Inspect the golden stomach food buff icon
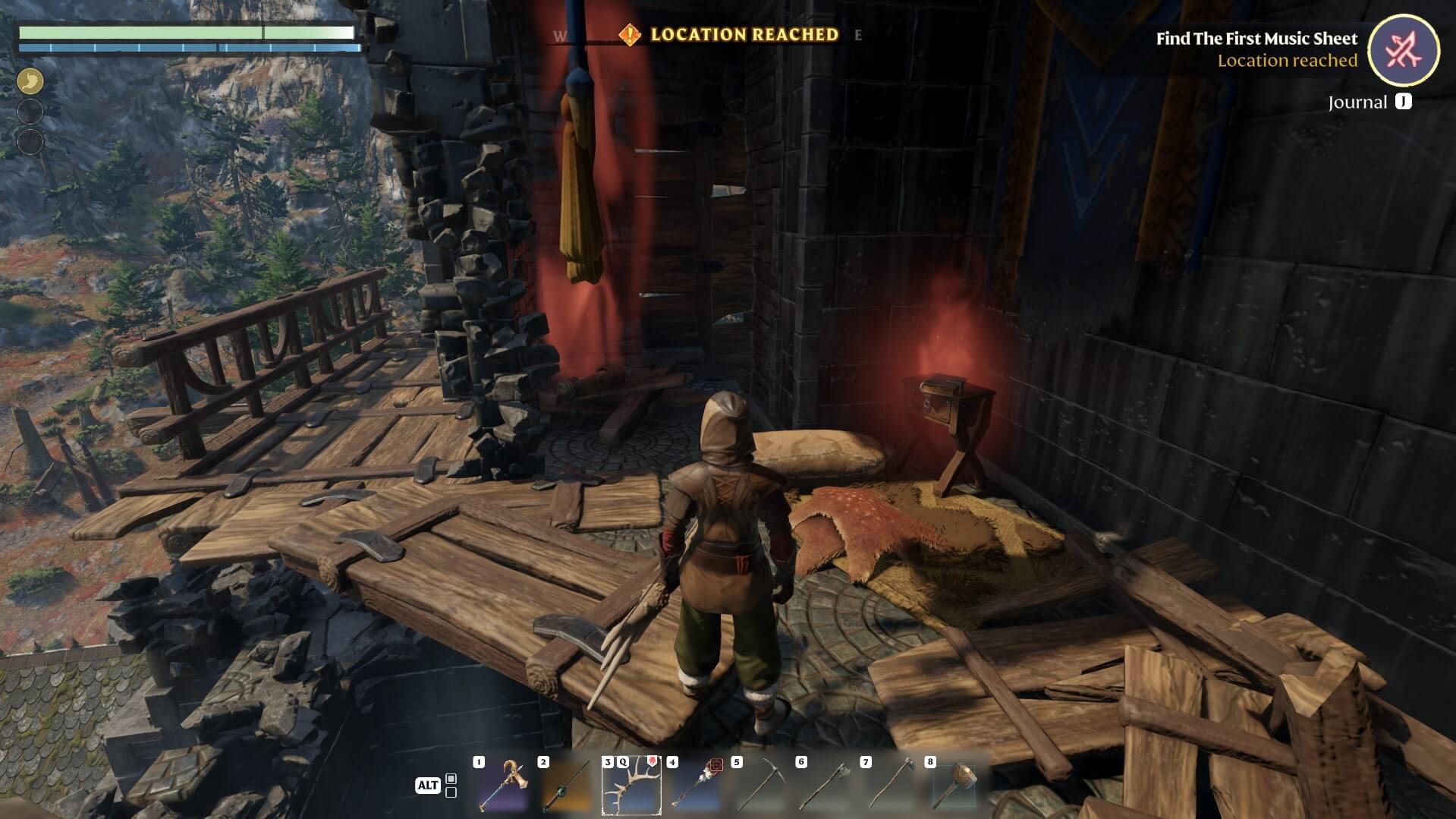The width and height of the screenshot is (1456, 819). 30,81
